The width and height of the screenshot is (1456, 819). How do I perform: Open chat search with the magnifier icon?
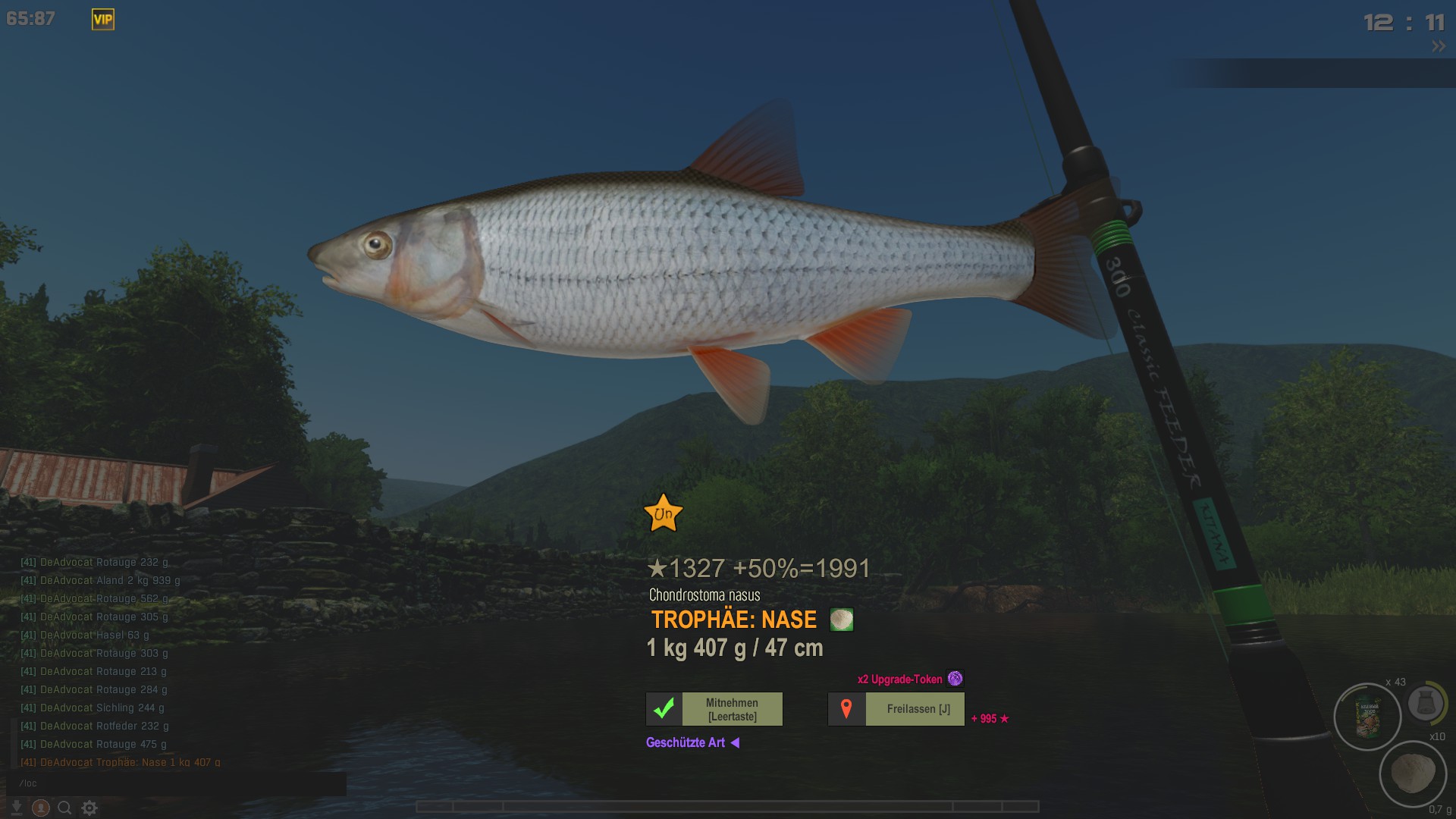tap(65, 808)
